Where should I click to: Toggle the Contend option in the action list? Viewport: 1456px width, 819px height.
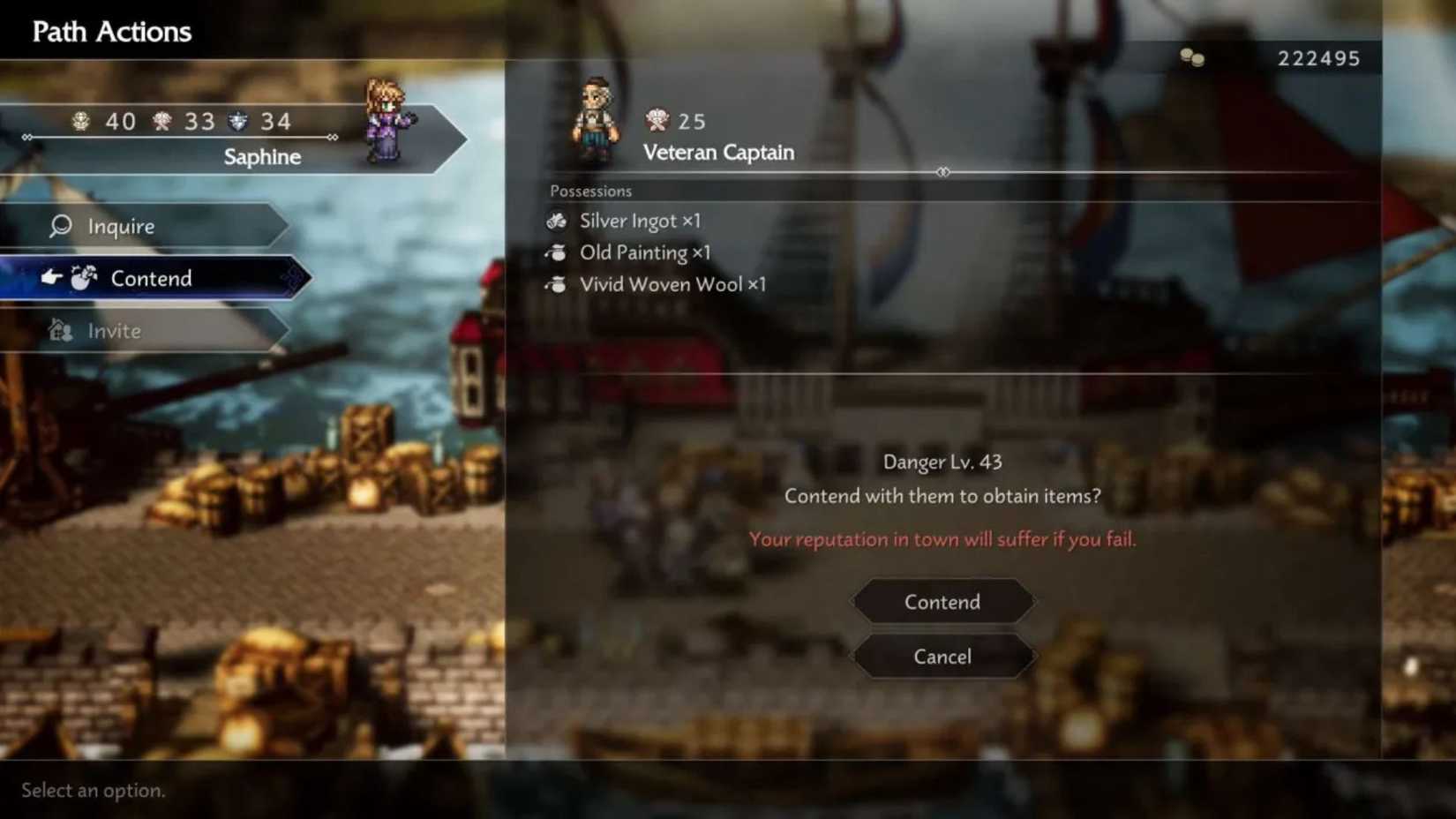151,278
